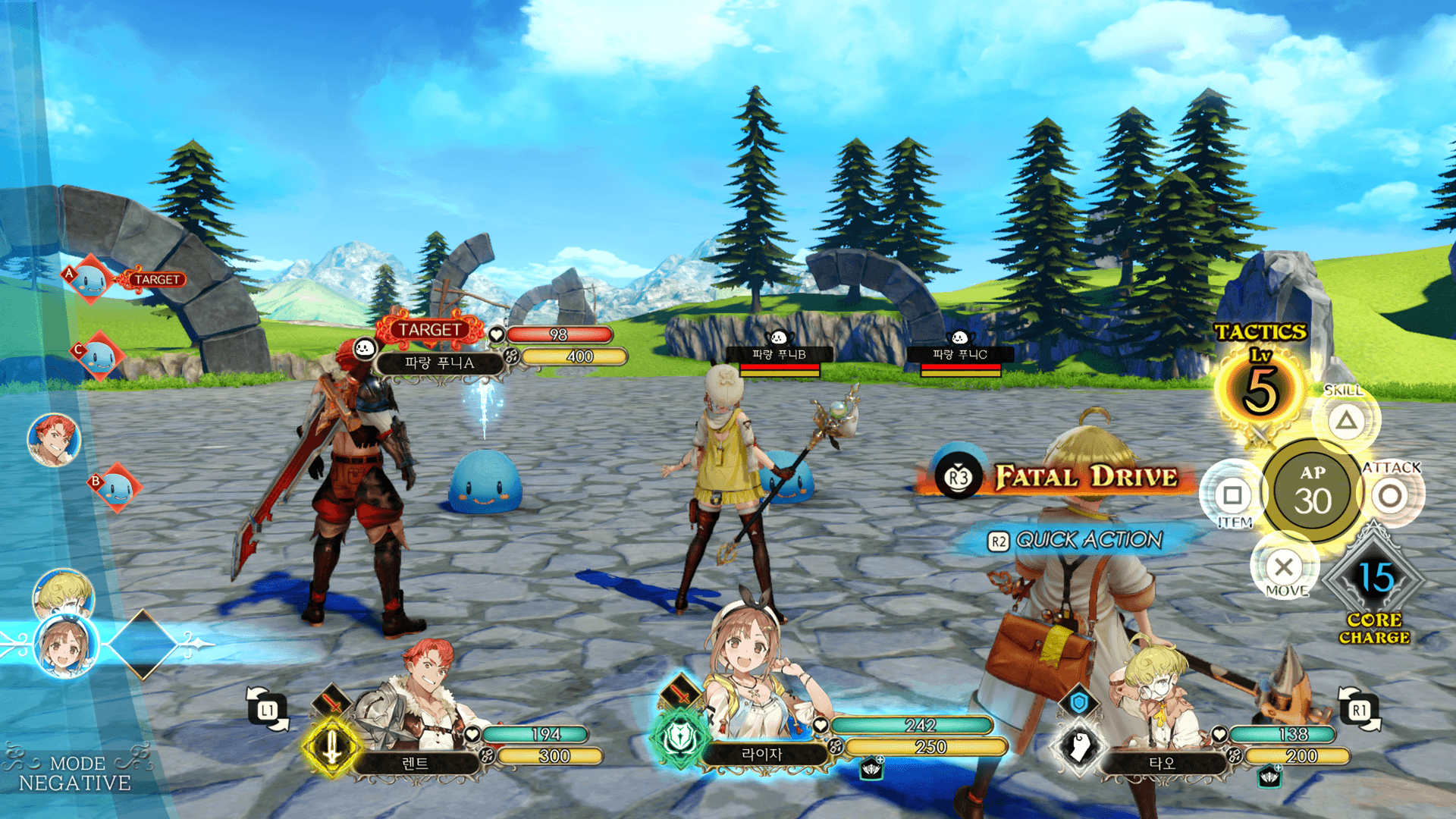Toggle the Mode Negative indicator

[x=74, y=773]
